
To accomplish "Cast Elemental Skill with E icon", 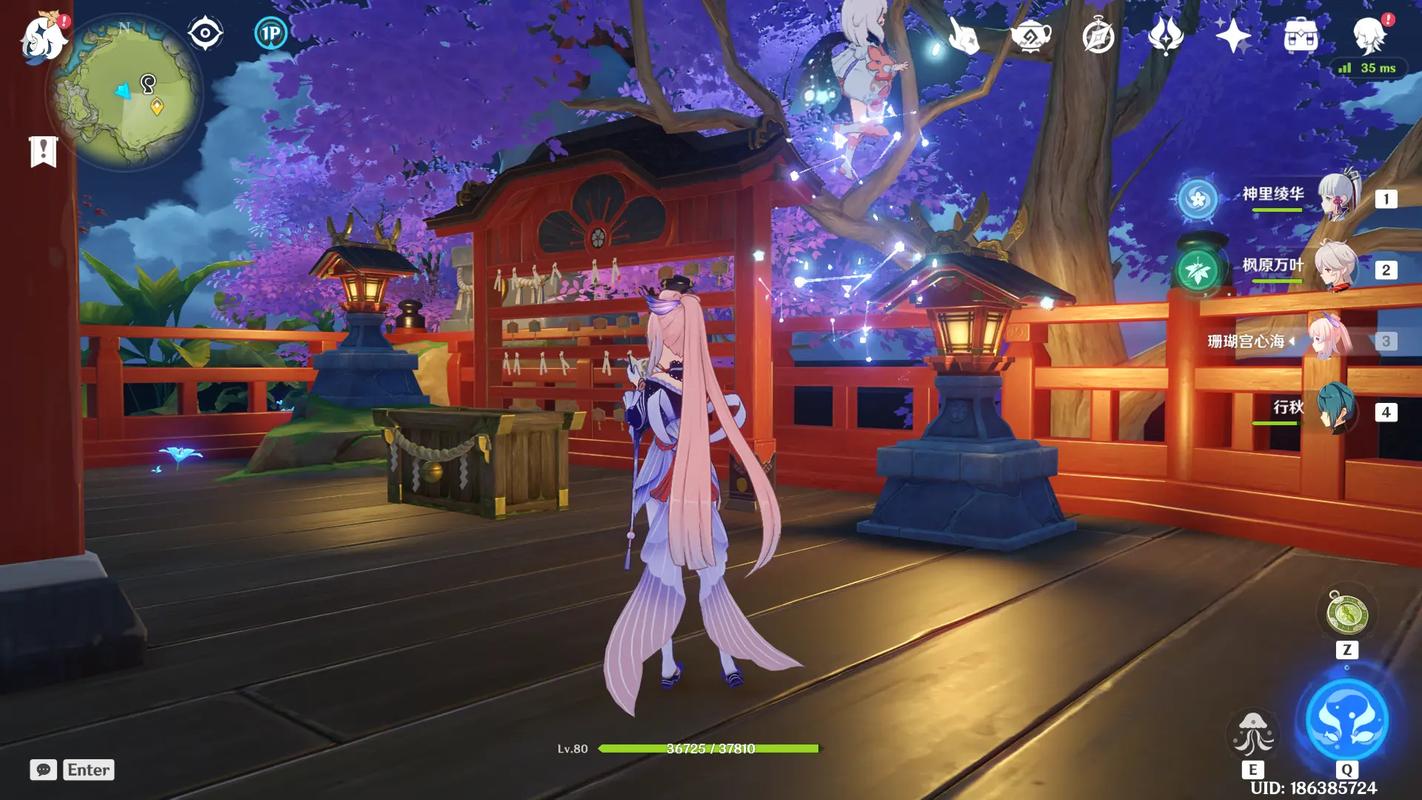I will (1253, 730).
